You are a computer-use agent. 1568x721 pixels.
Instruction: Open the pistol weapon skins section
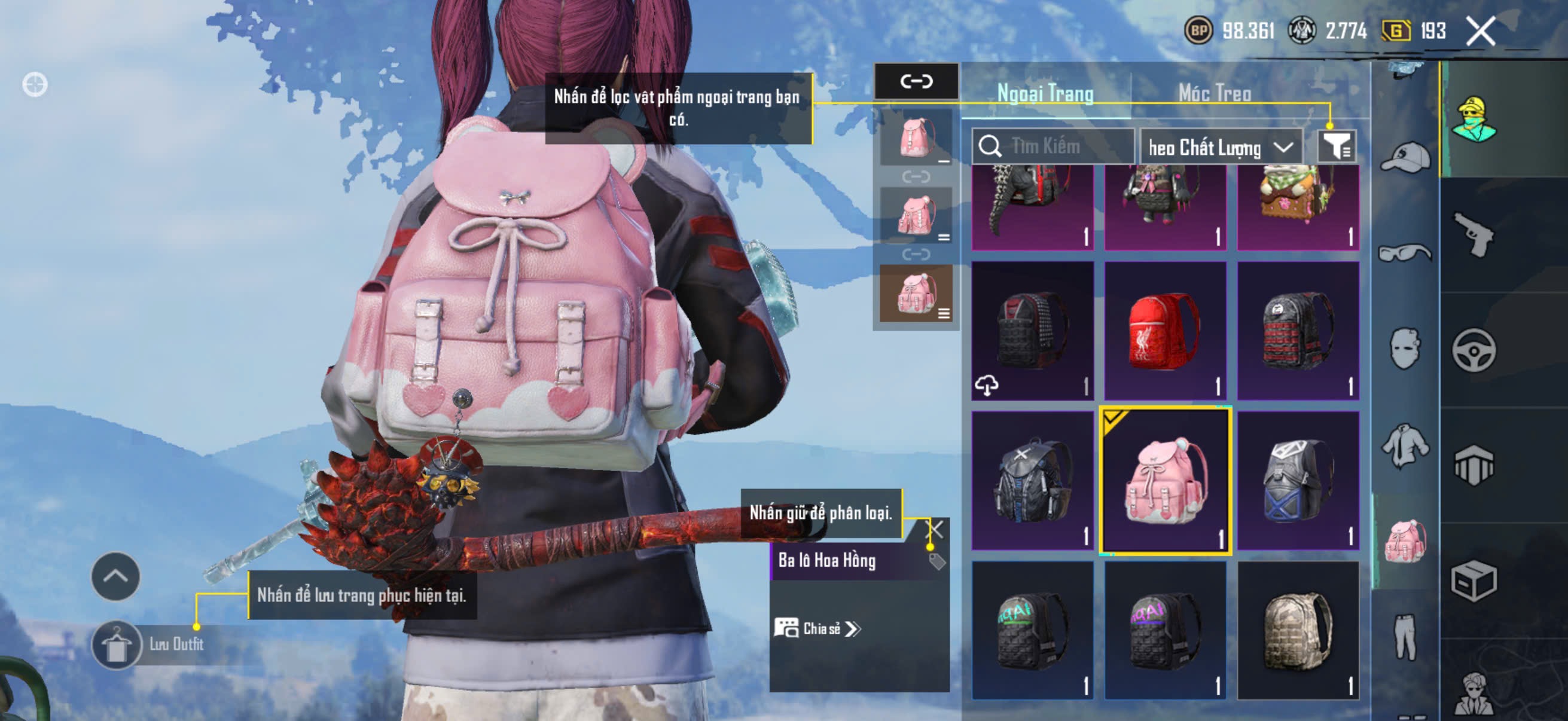(x=1474, y=235)
